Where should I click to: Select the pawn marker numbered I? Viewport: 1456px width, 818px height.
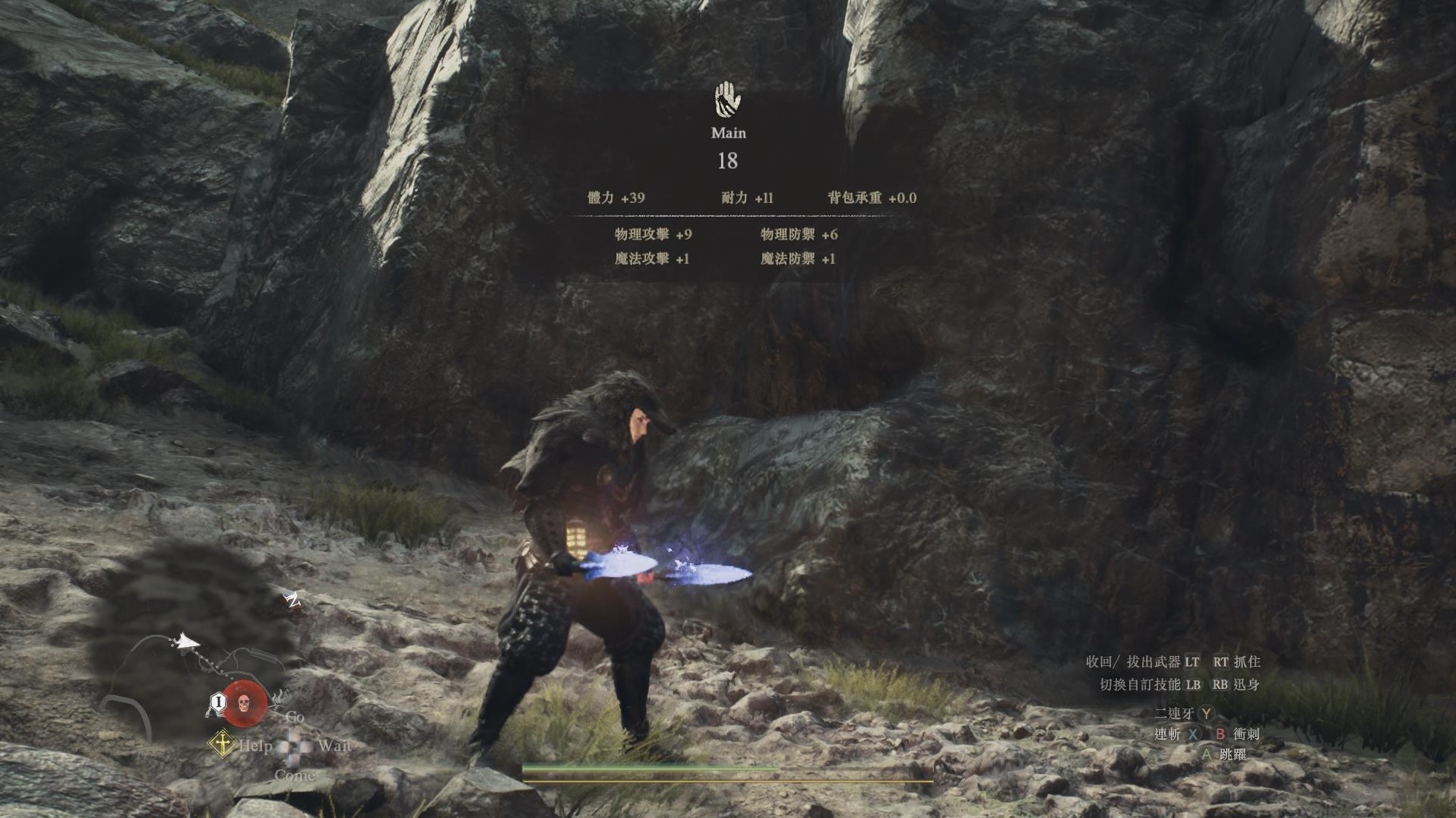point(218,702)
